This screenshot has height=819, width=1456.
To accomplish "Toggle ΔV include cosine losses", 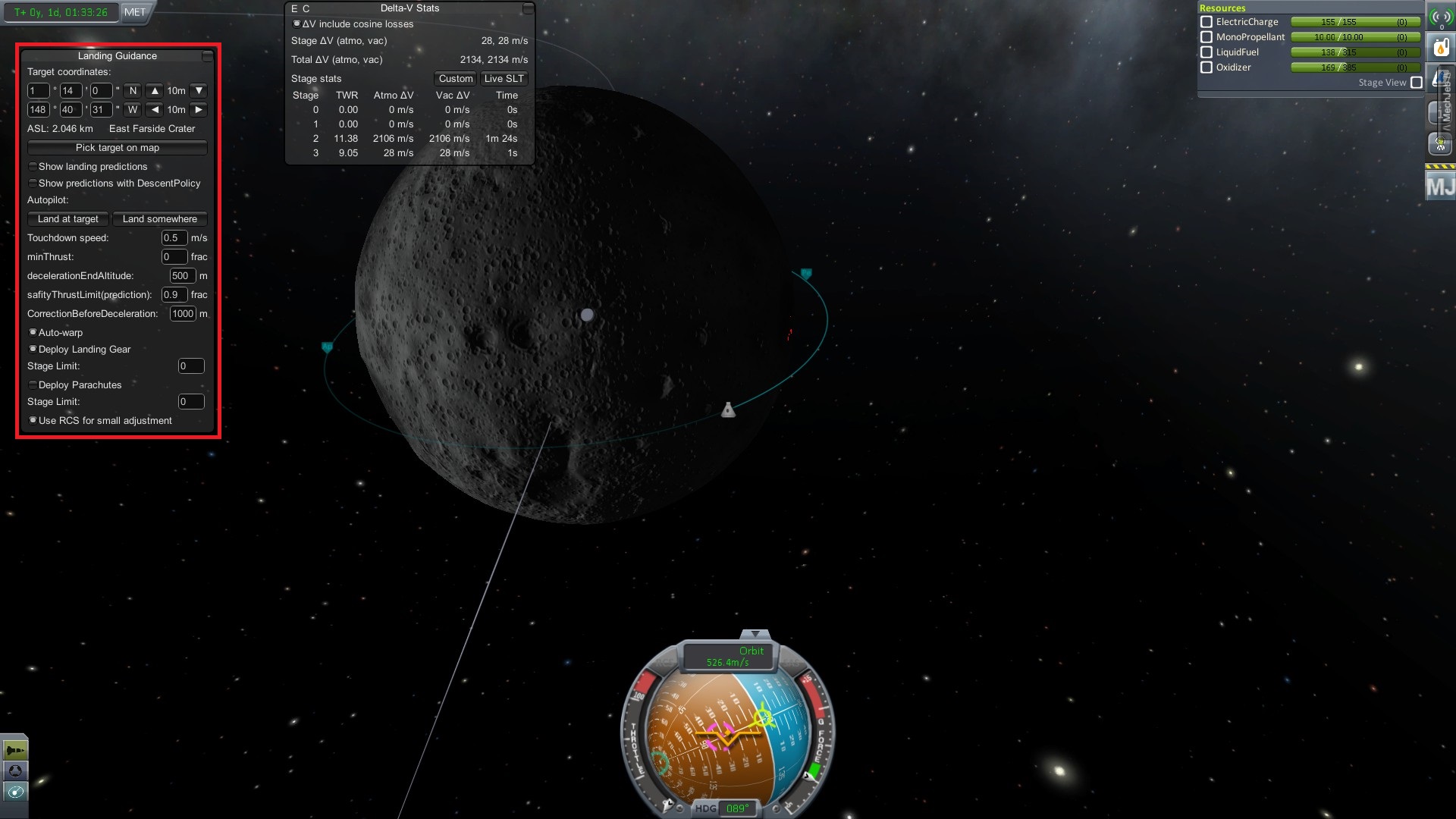I will (x=297, y=24).
